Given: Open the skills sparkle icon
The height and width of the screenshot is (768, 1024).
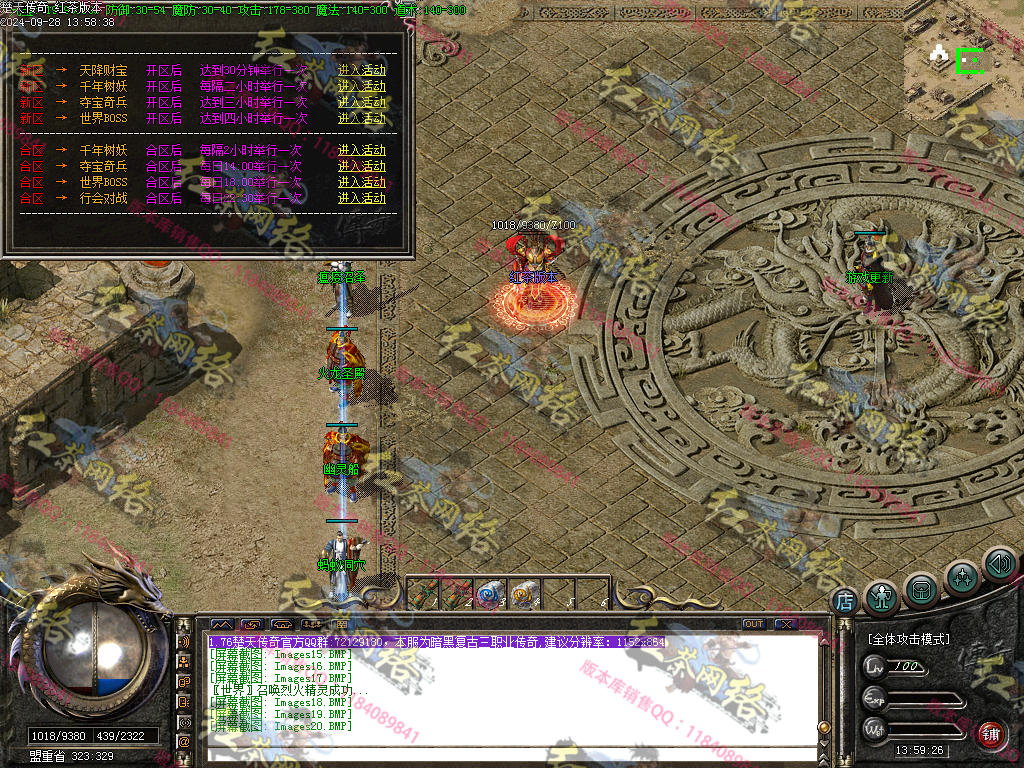Looking at the screenshot, I should click(x=962, y=576).
